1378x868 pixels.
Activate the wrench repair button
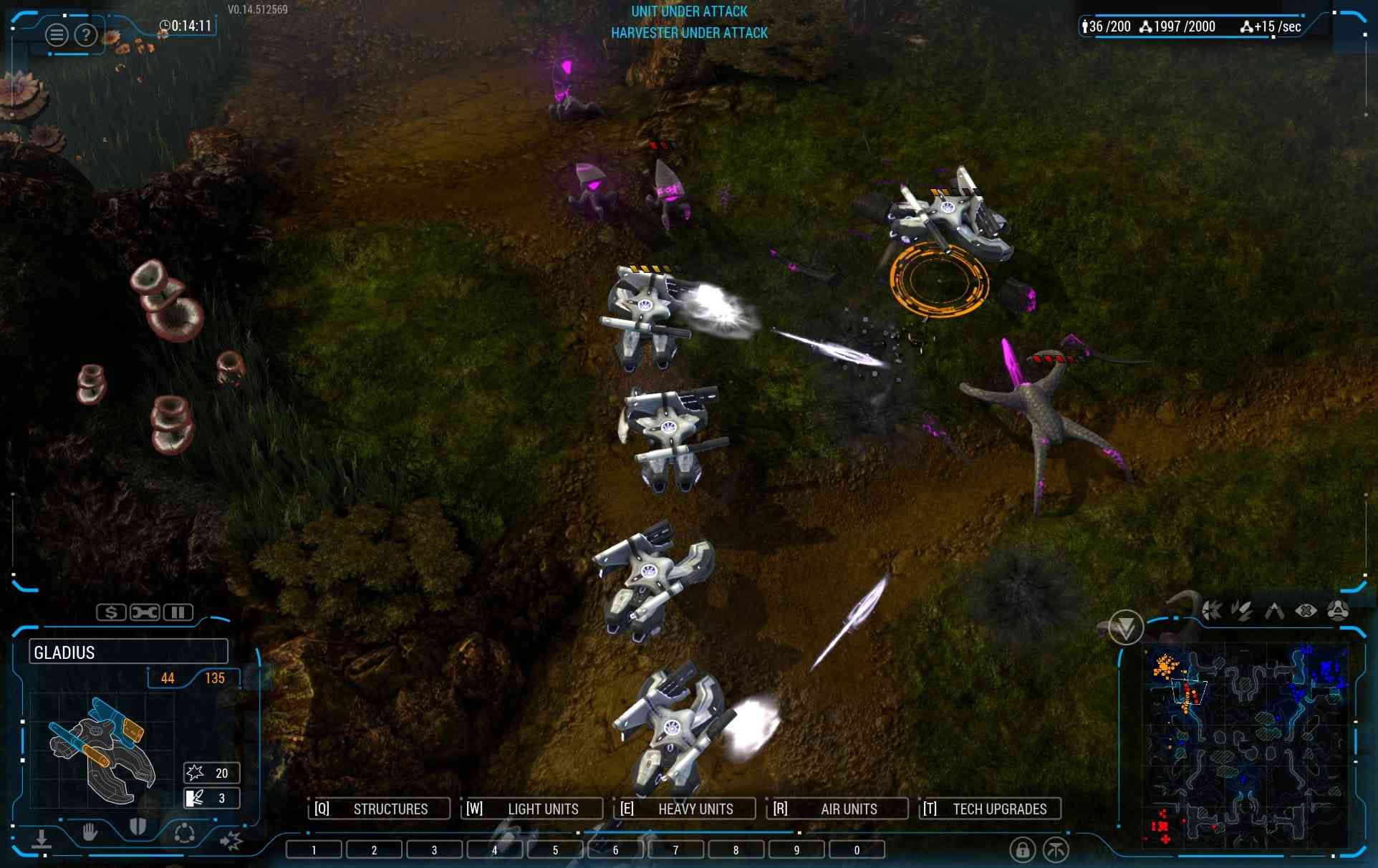pyautogui.click(x=145, y=612)
